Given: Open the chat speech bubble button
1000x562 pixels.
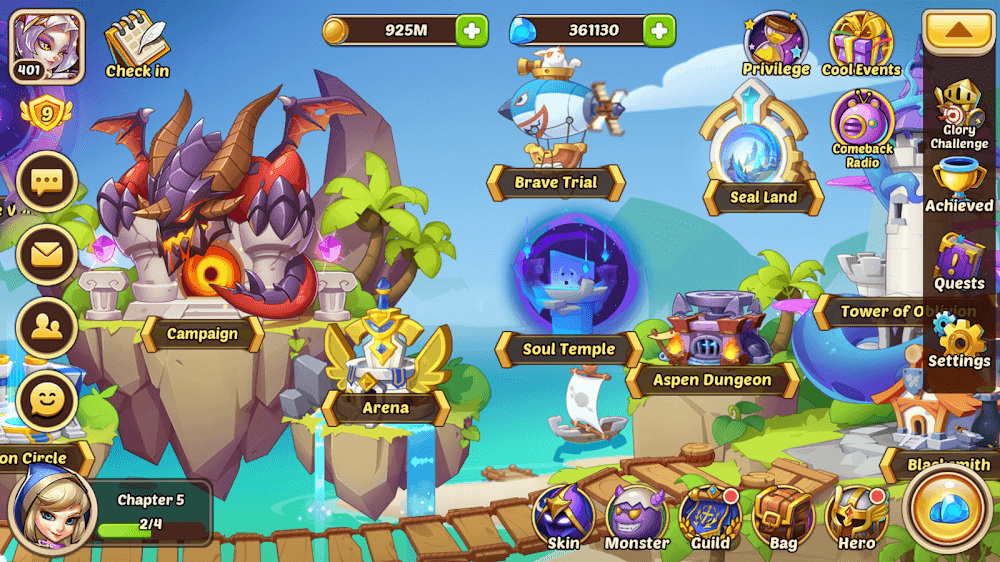Looking at the screenshot, I should 46,182.
